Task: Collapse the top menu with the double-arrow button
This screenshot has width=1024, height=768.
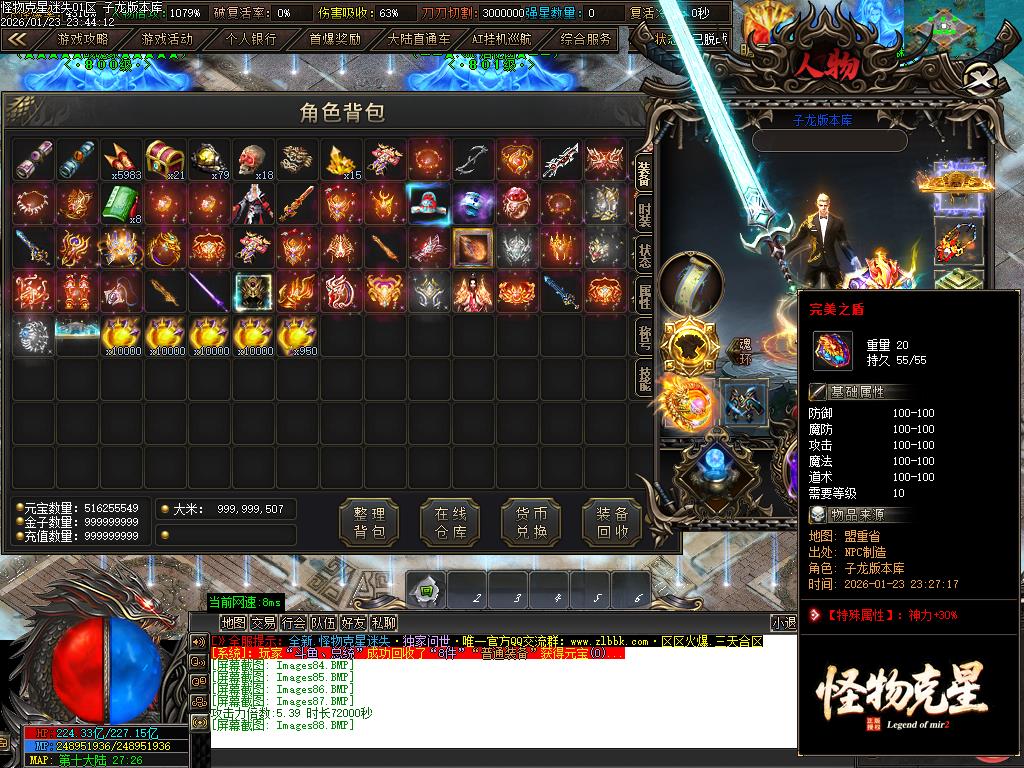Action: 17,39
